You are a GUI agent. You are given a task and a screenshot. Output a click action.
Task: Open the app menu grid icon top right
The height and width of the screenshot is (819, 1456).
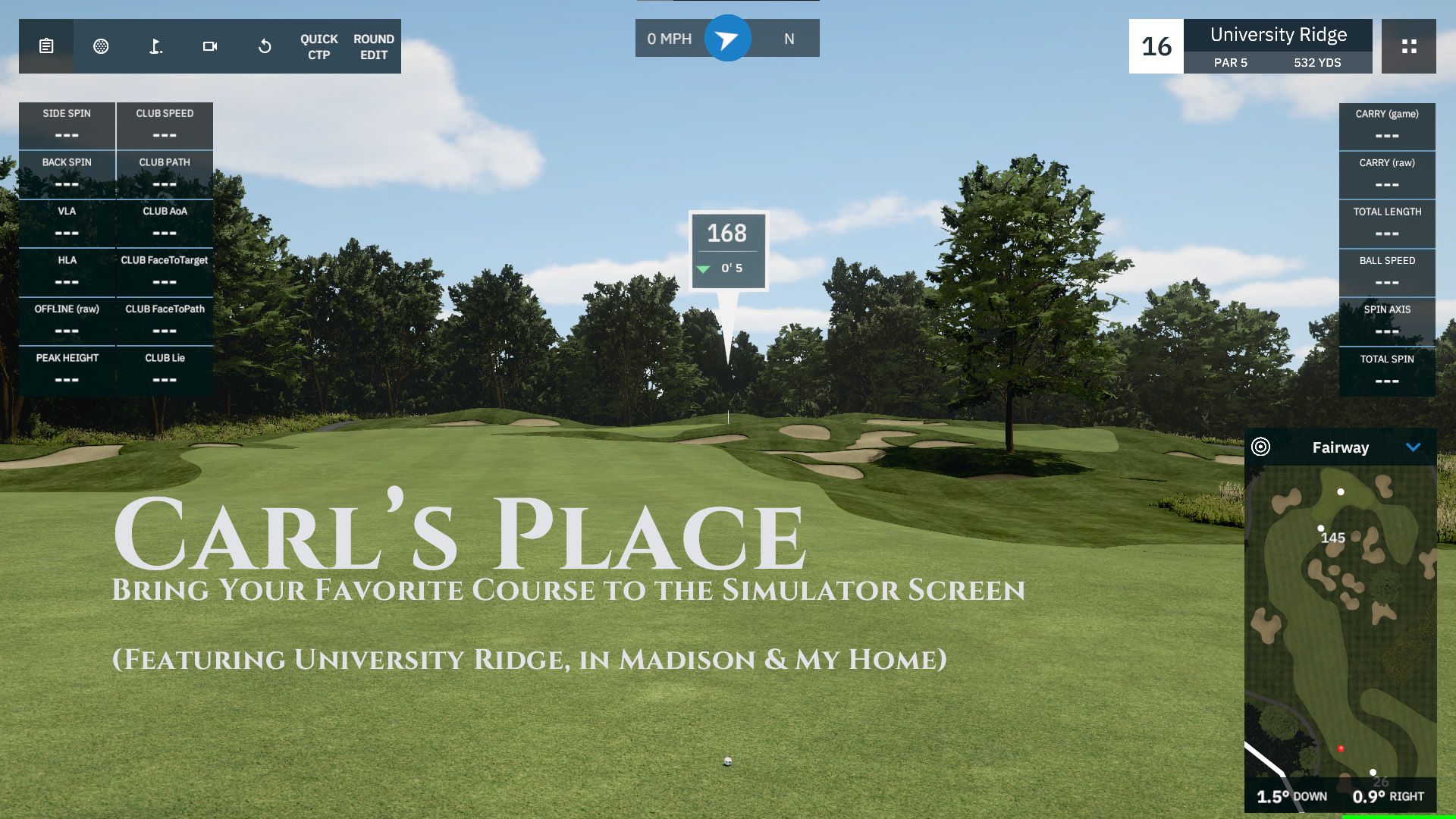1409,46
